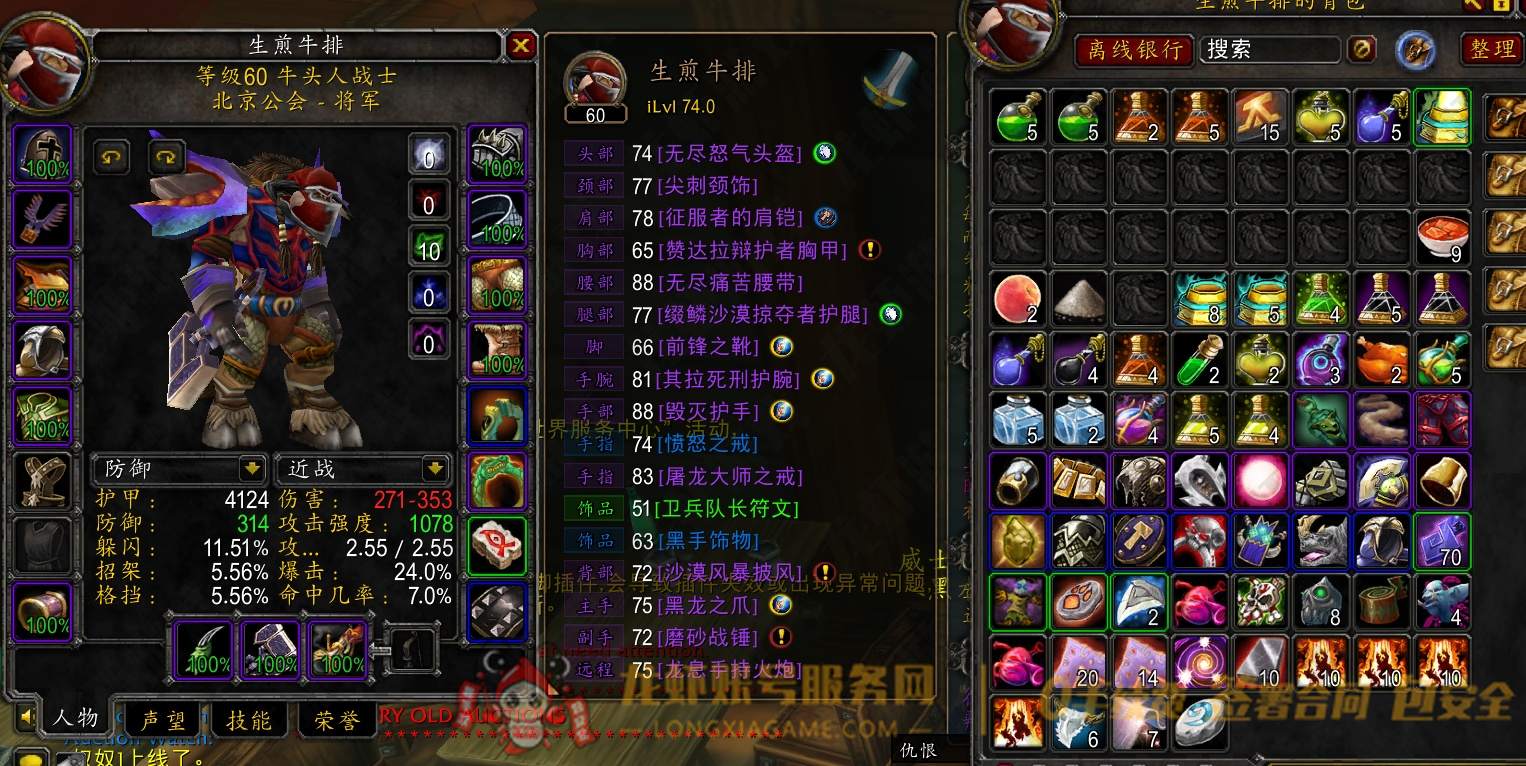Click the gold coin icon beside the search bar

[1361, 48]
